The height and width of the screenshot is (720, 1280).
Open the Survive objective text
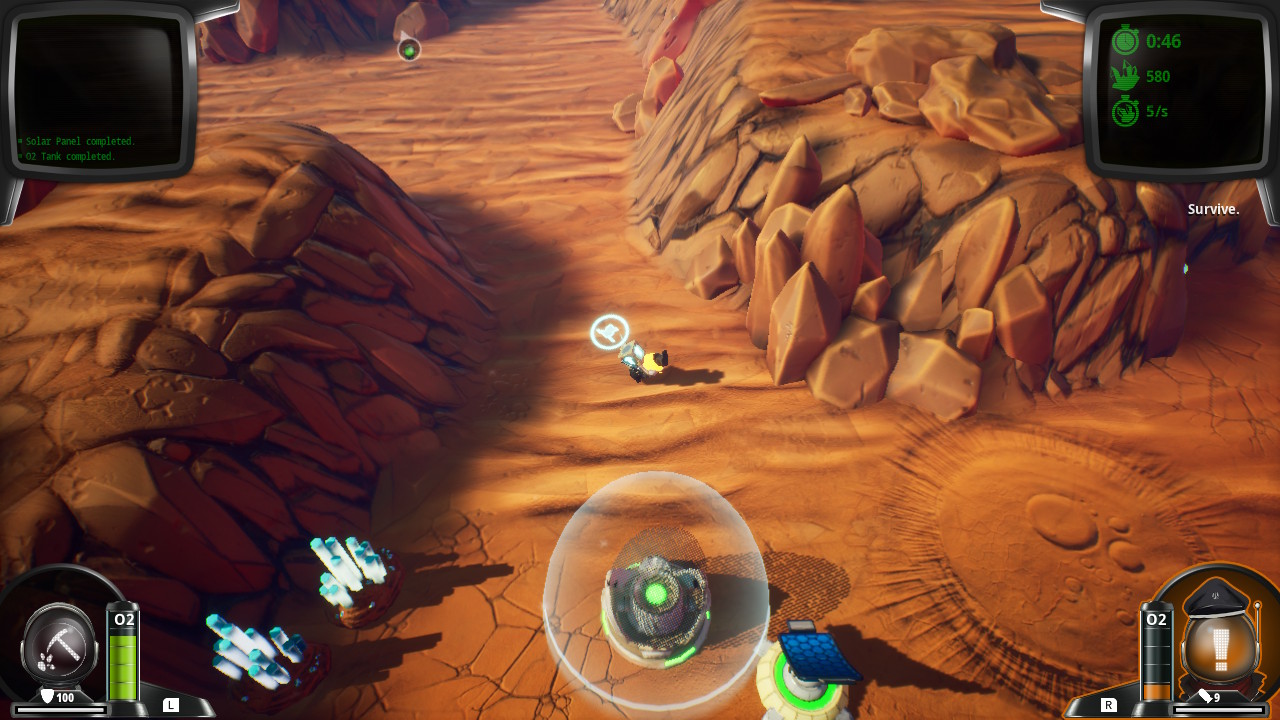tap(1213, 209)
